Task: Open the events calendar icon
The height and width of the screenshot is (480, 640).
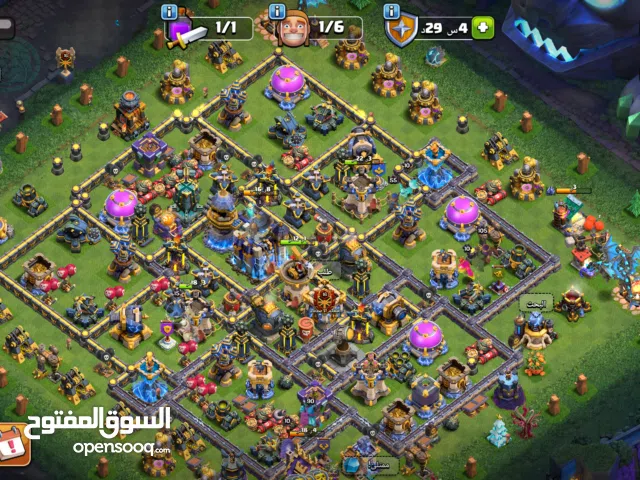Action: (x=11, y=443)
